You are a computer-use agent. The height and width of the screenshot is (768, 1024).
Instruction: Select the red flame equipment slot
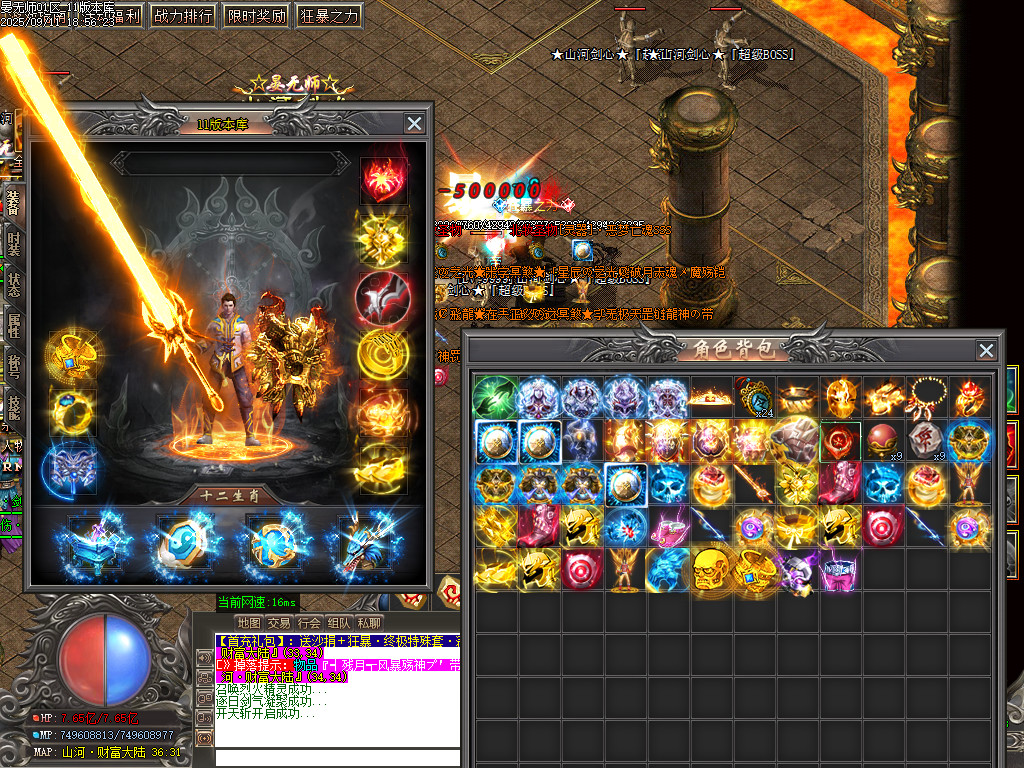pos(383,180)
